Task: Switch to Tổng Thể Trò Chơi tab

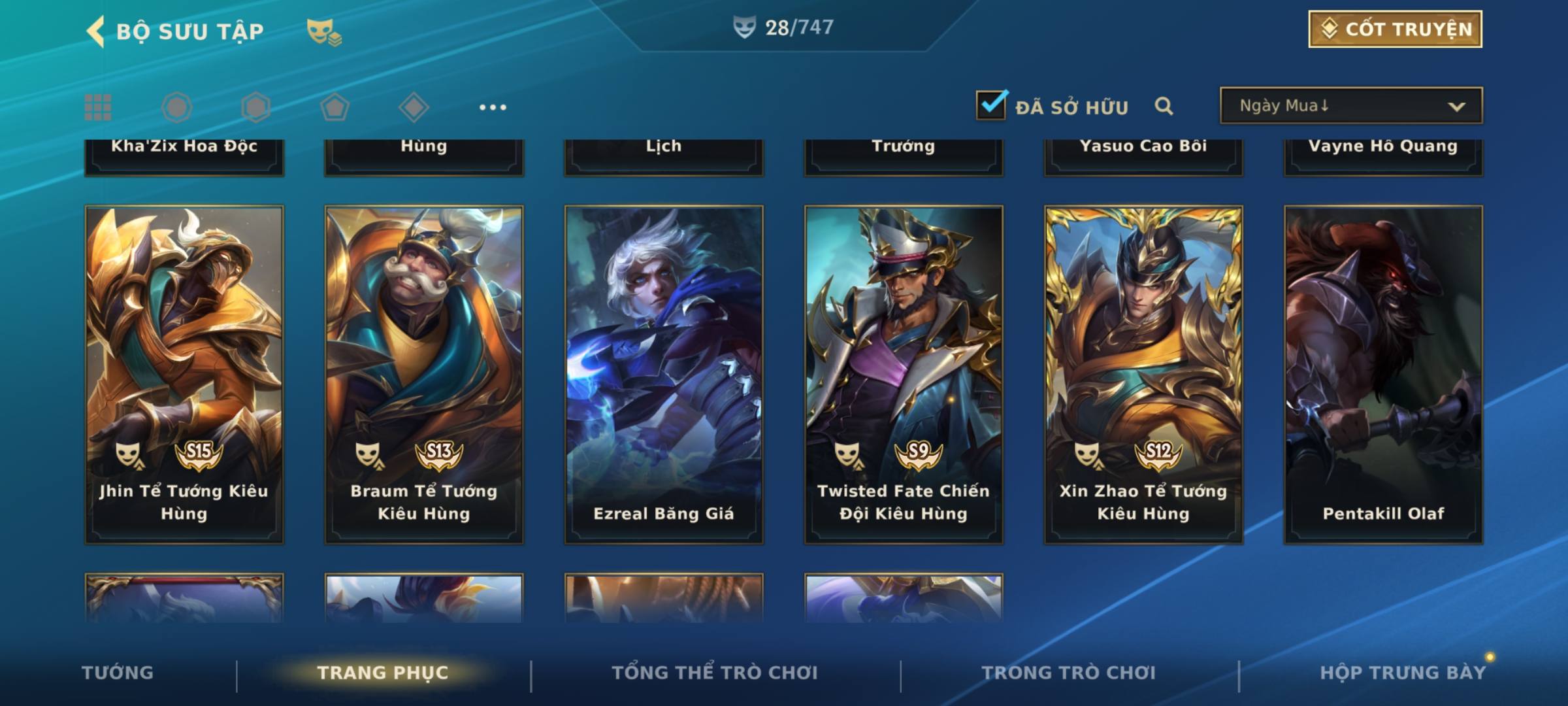Action: point(715,673)
